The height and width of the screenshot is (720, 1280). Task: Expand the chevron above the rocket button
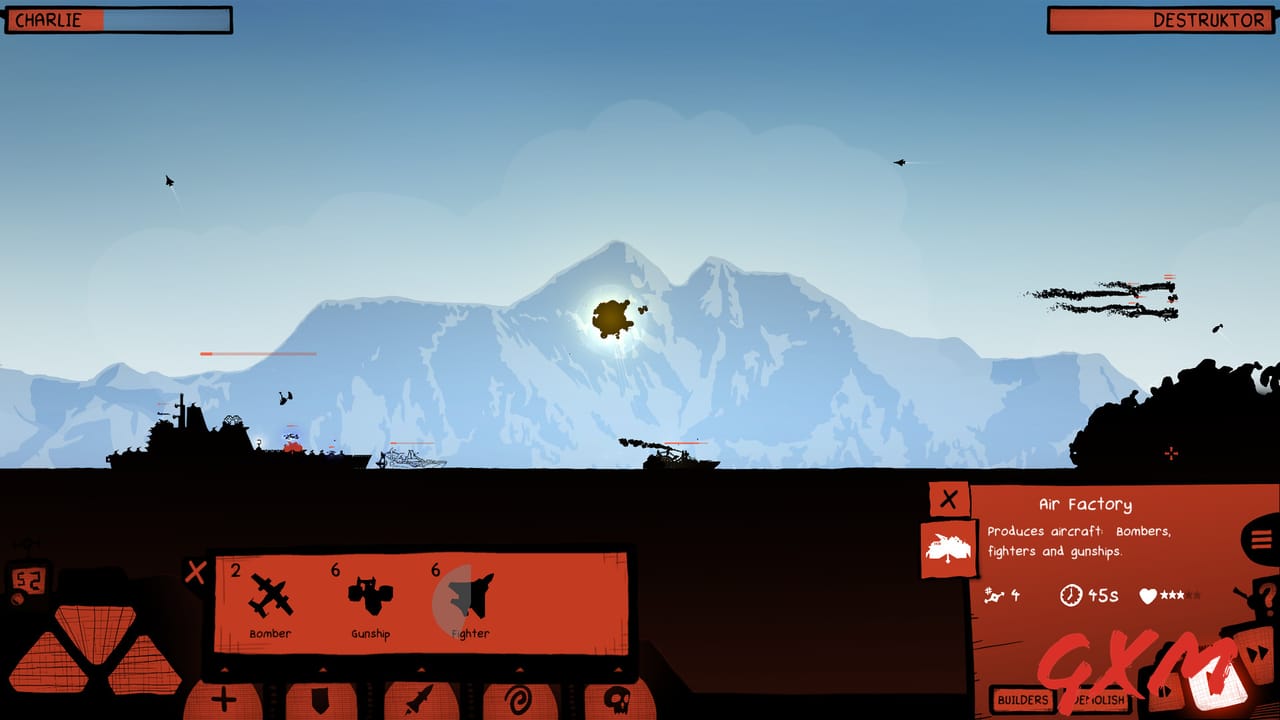[420, 668]
